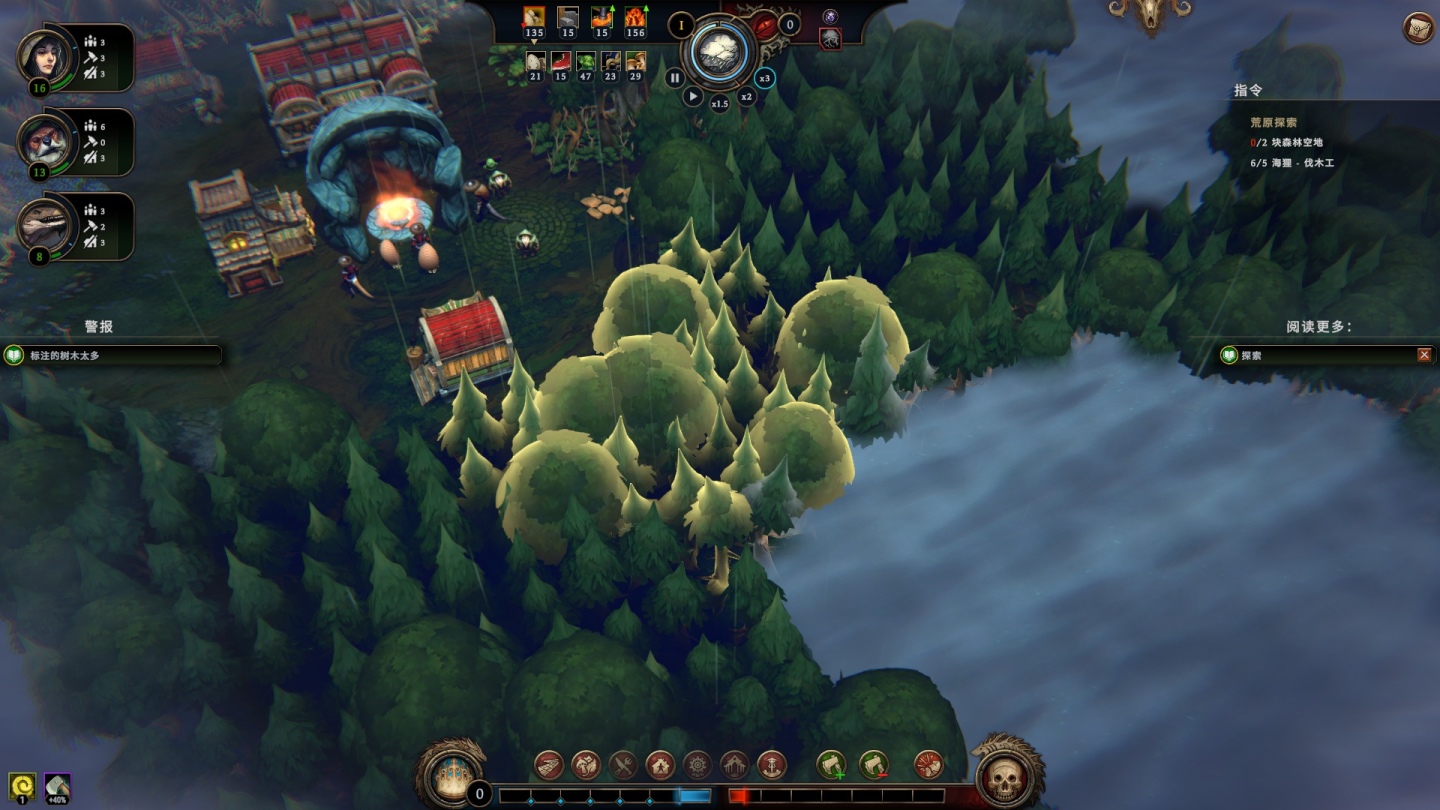
Task: Open the food production build category
Action: (x=623, y=765)
